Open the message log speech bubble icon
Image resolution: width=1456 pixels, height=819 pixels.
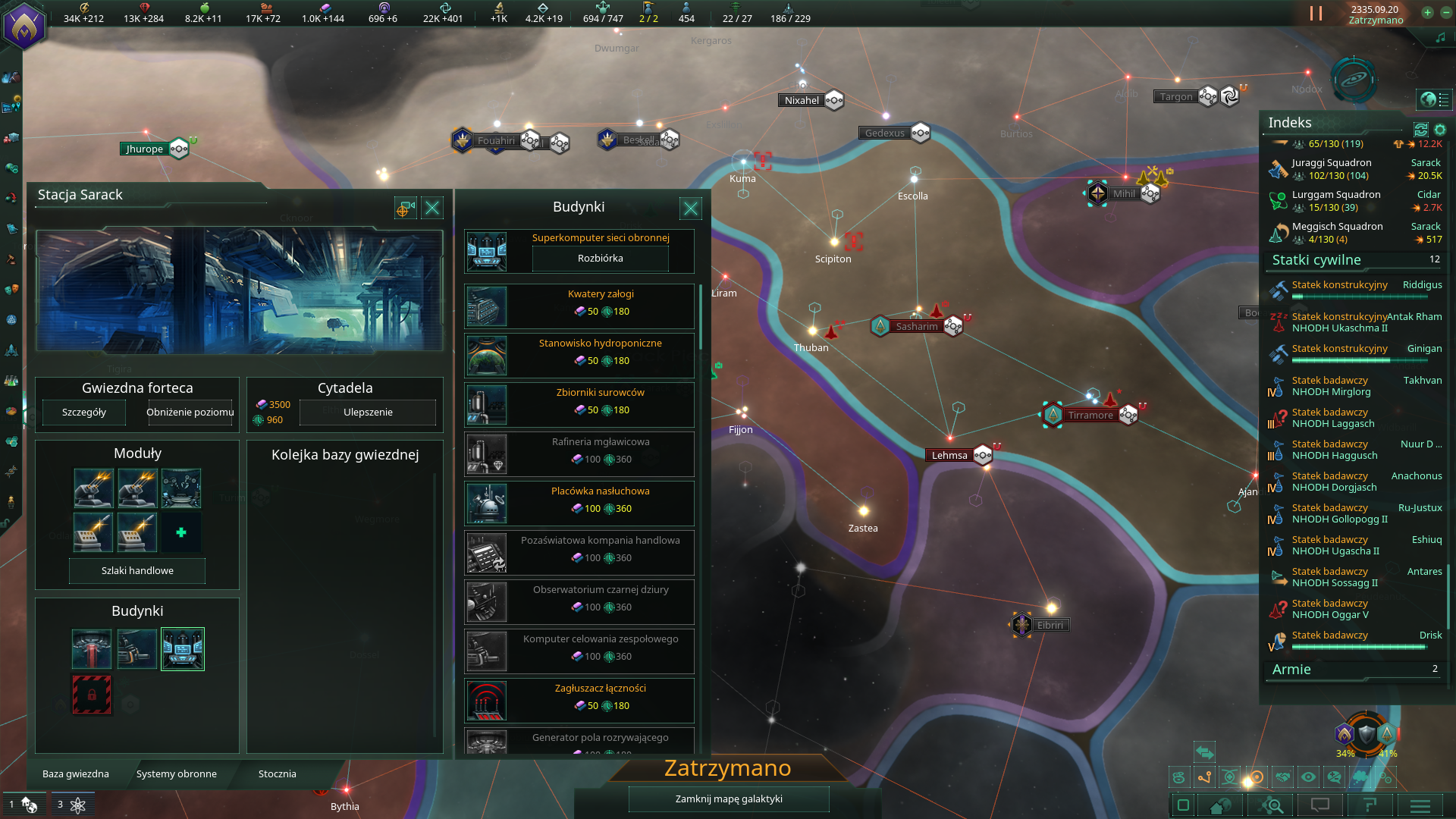[x=1321, y=805]
